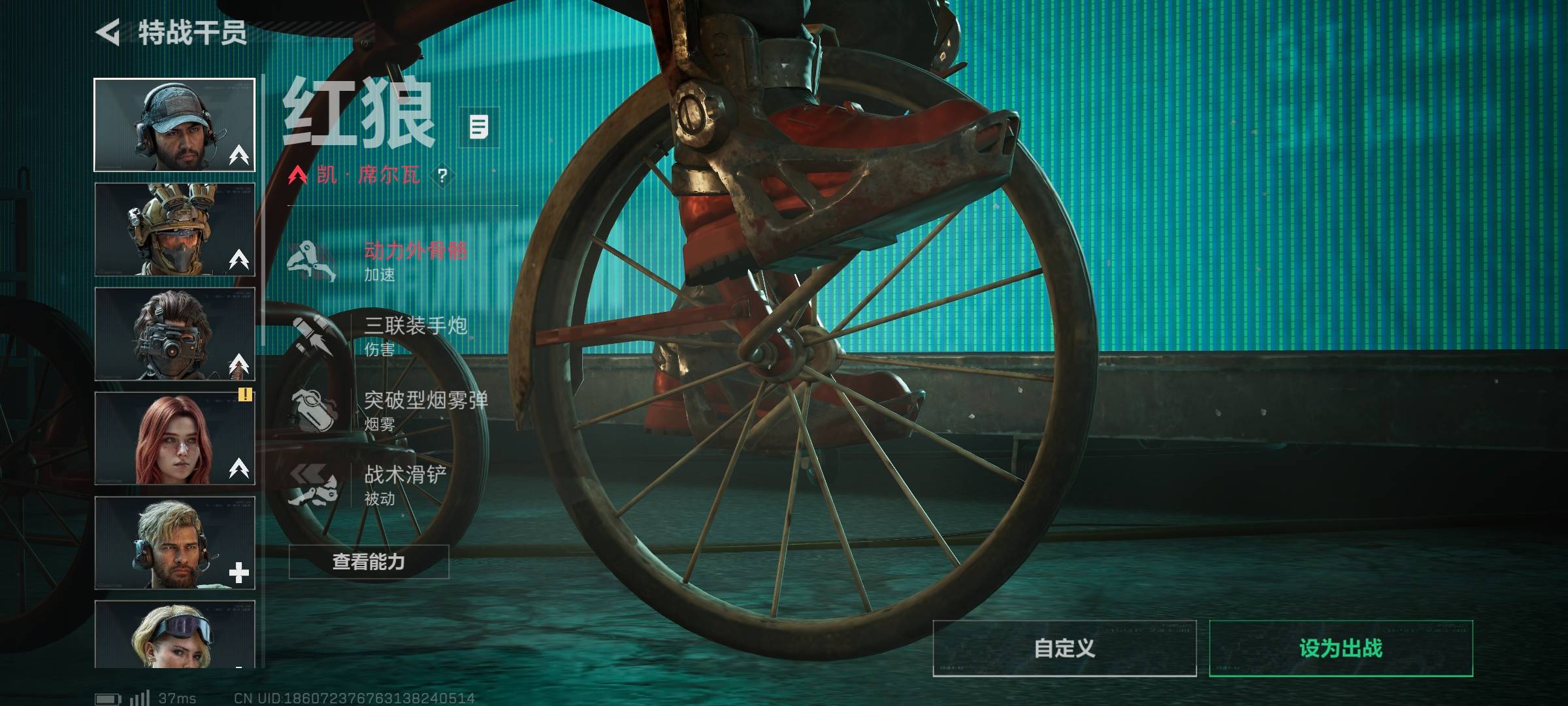The height and width of the screenshot is (706, 1568).
Task: Confirm with the 设为出战 button
Action: 1341,648
